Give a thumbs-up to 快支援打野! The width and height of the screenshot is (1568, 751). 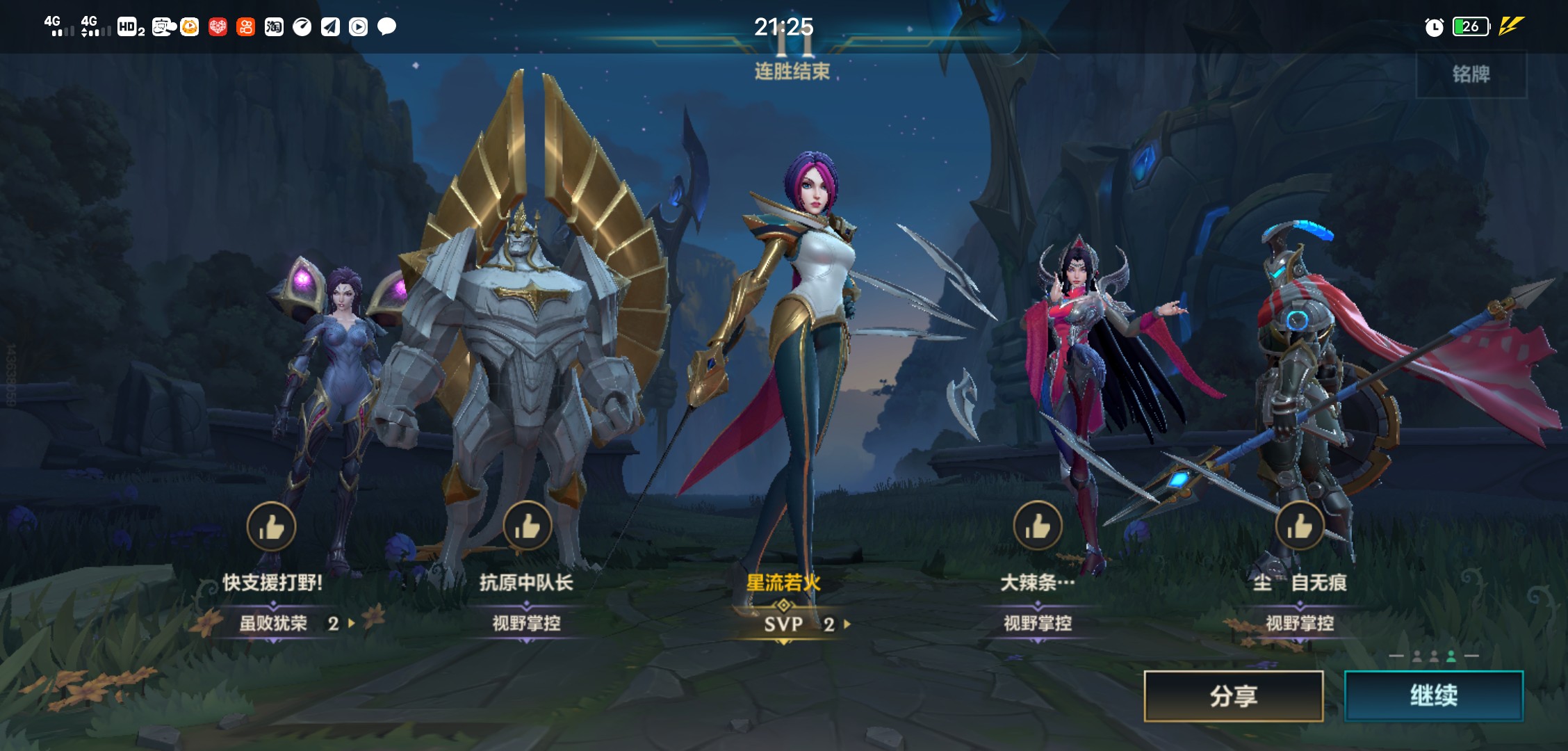[x=271, y=526]
